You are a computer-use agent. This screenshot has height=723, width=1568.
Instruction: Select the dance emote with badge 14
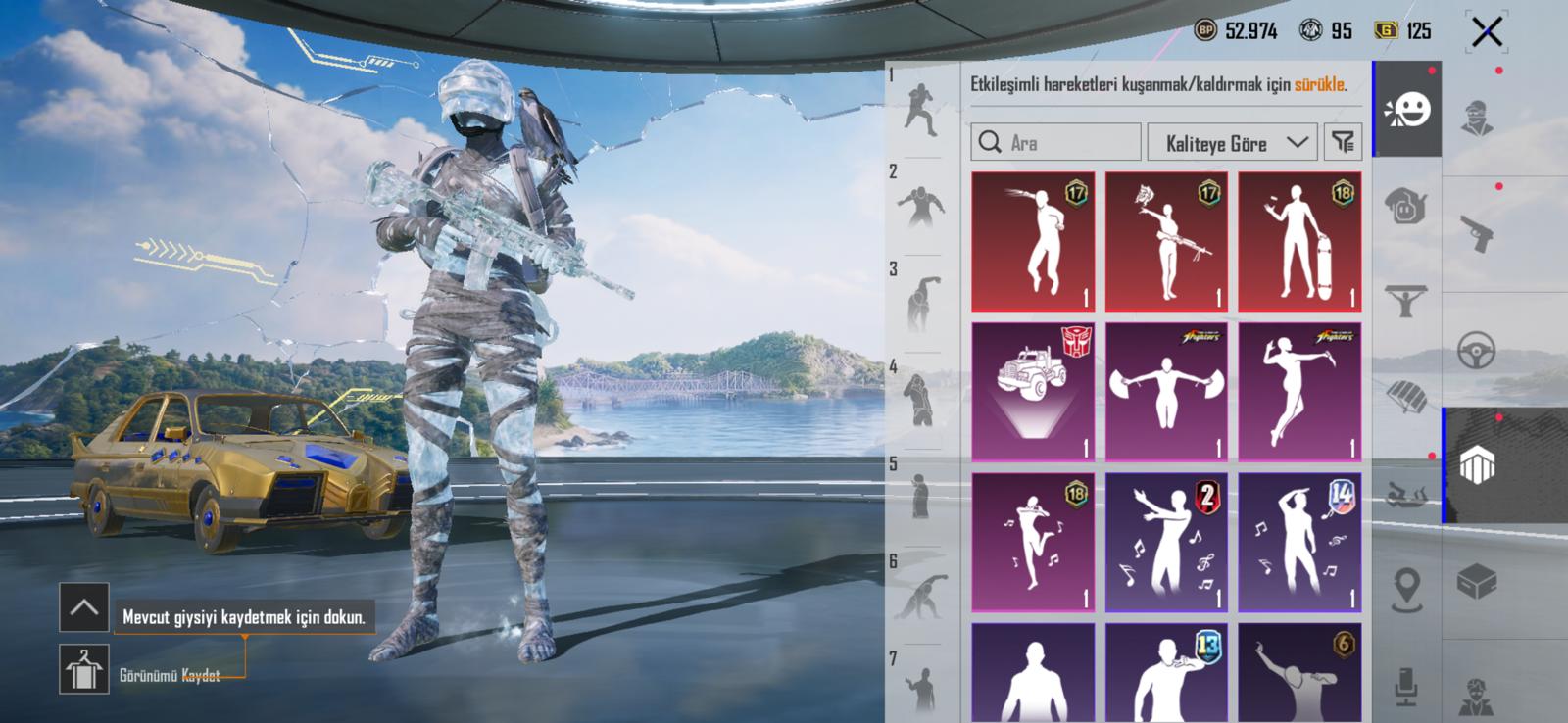click(1299, 543)
